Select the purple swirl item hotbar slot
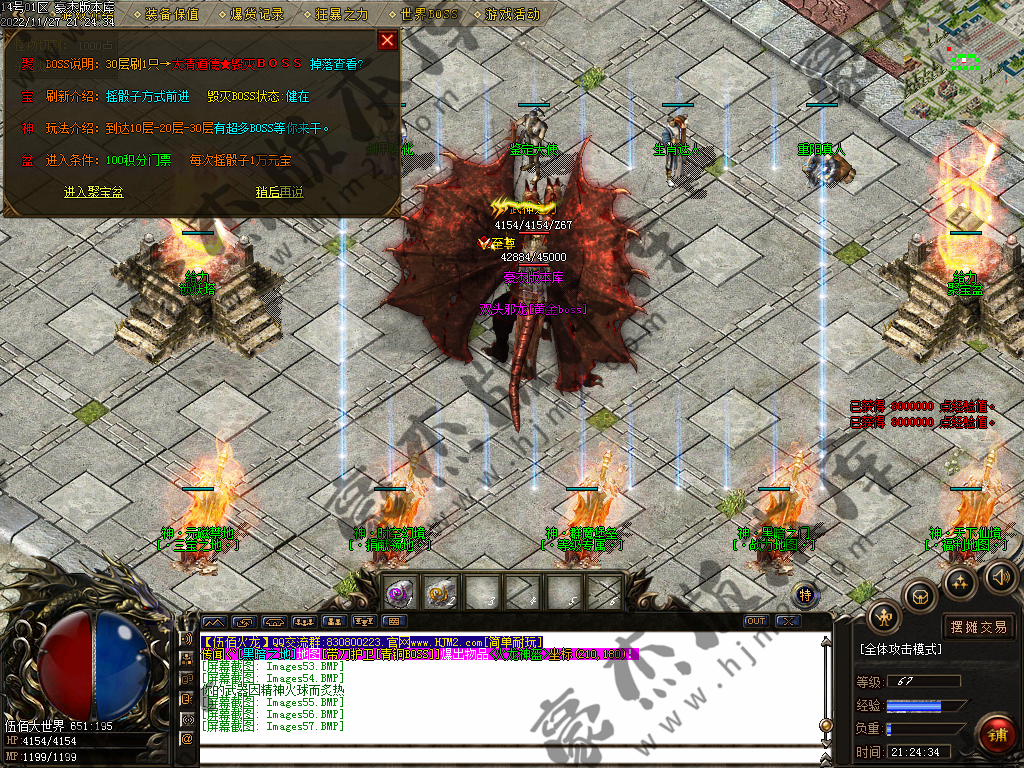 [400, 592]
